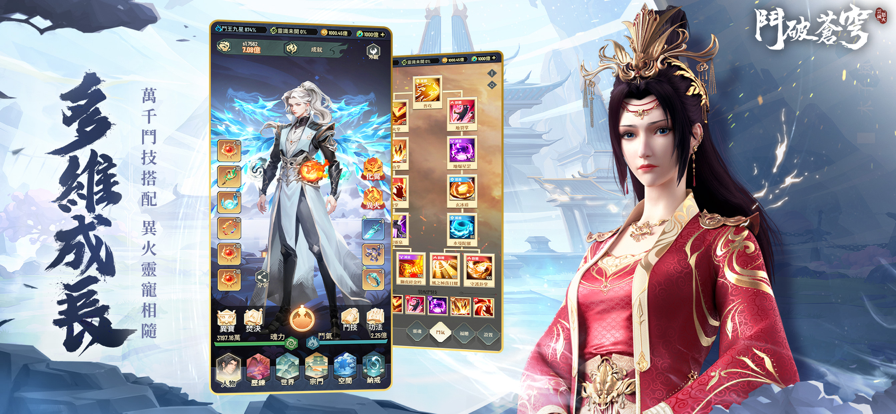This screenshot has height=414, width=896.
Task: Open the 鬥技 combat skills menu
Action: (349, 318)
